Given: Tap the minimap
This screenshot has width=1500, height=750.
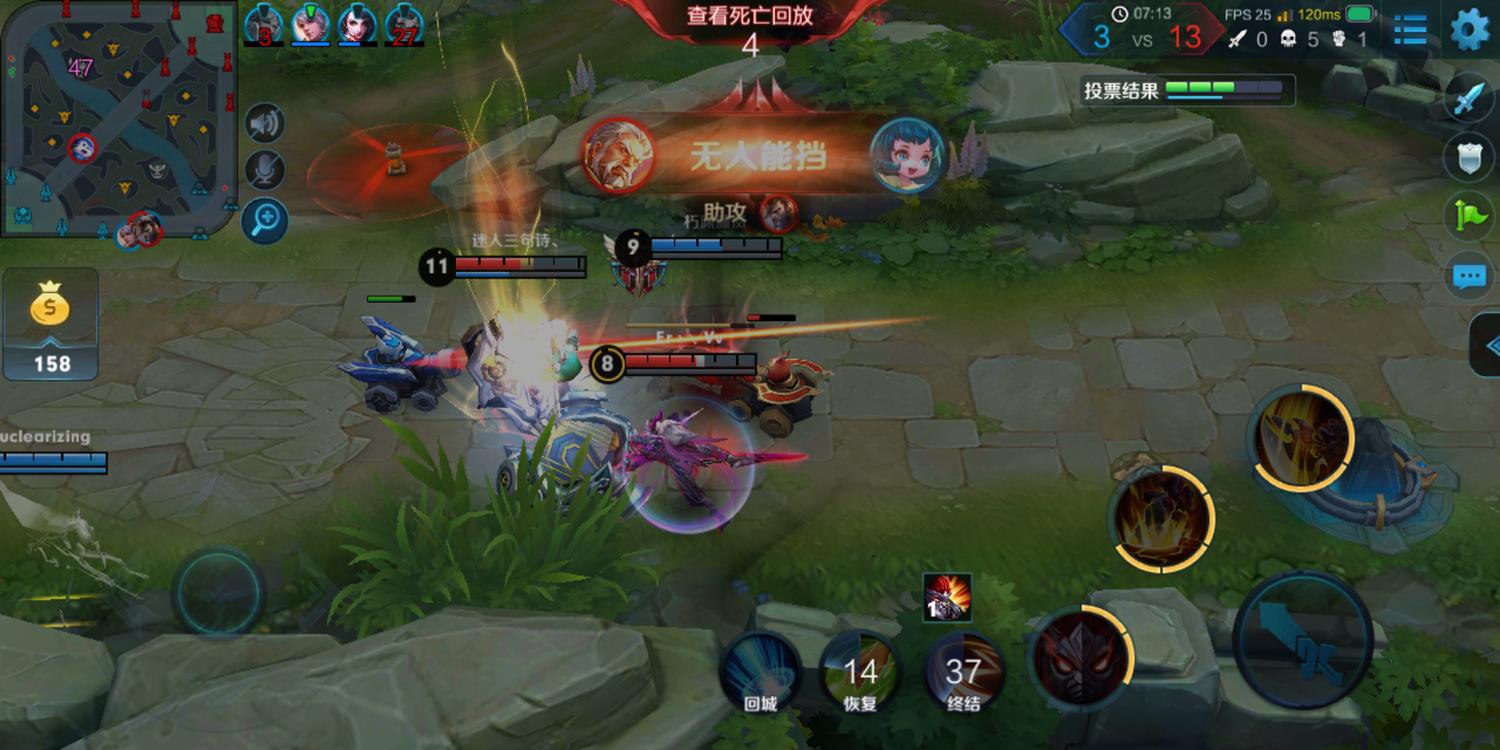Looking at the screenshot, I should coord(120,118).
